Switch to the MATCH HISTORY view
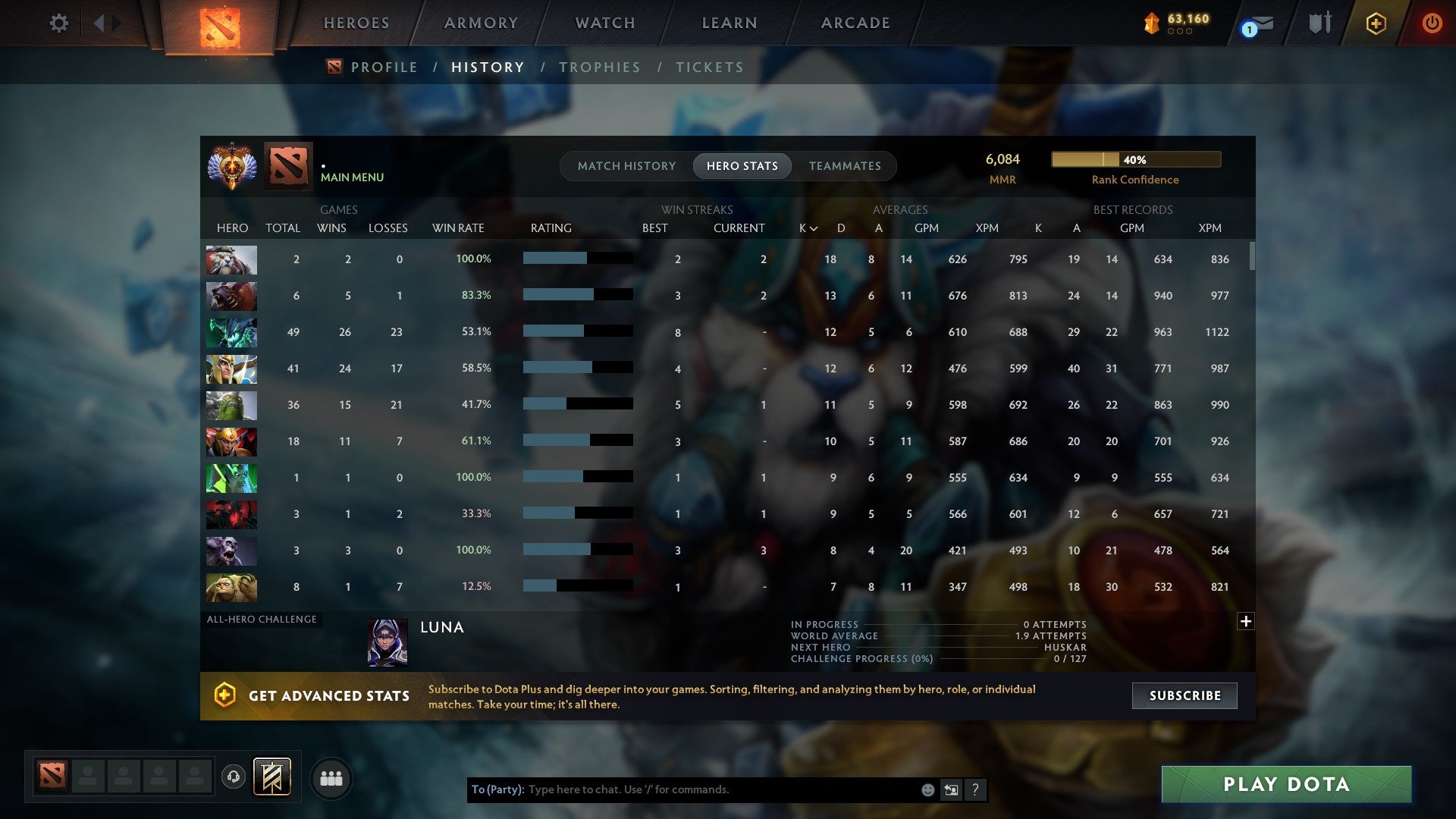Screen dimensions: 1456x819 click(x=626, y=165)
